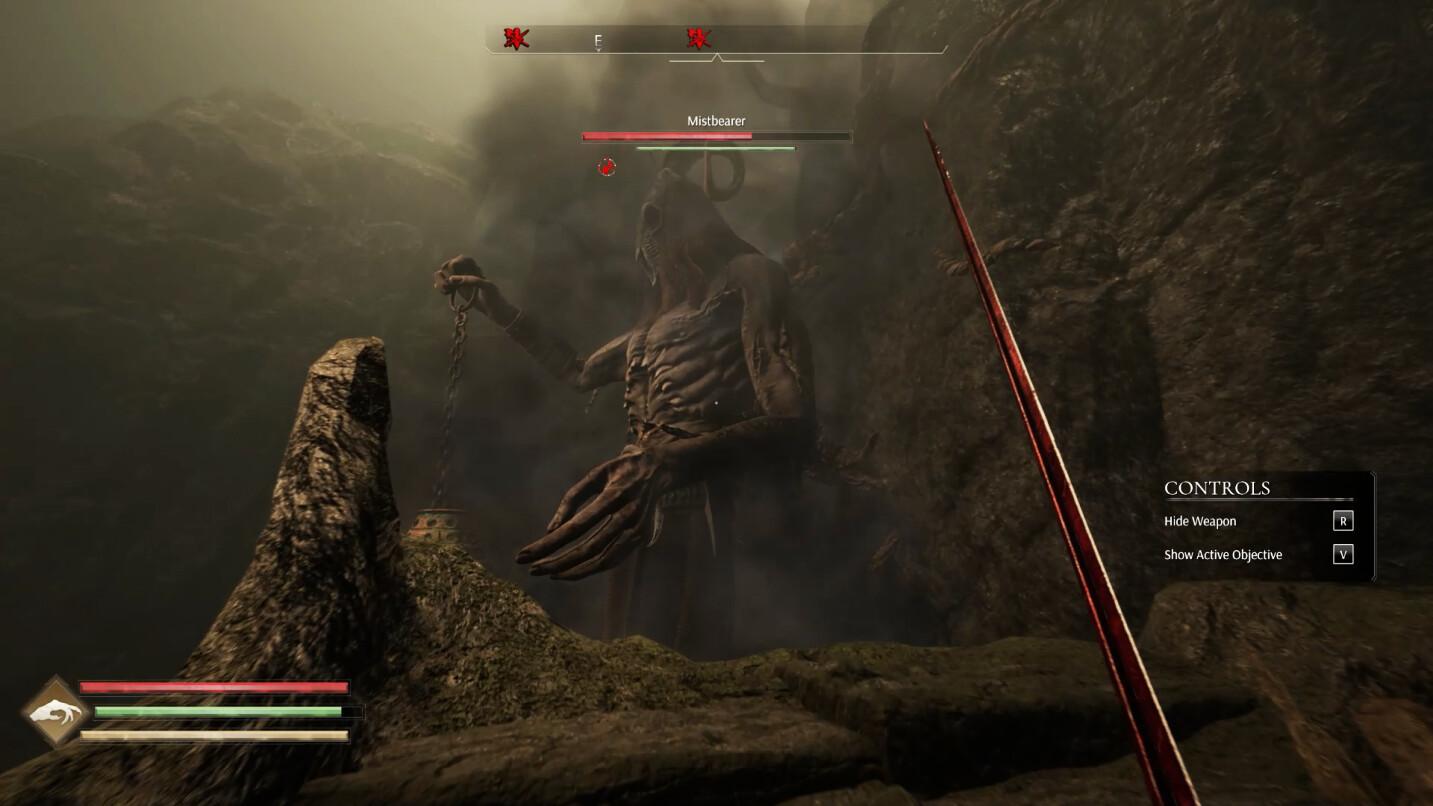Click the left red skull enemy marker
Screen dimensions: 1433x806
[x=514, y=38]
